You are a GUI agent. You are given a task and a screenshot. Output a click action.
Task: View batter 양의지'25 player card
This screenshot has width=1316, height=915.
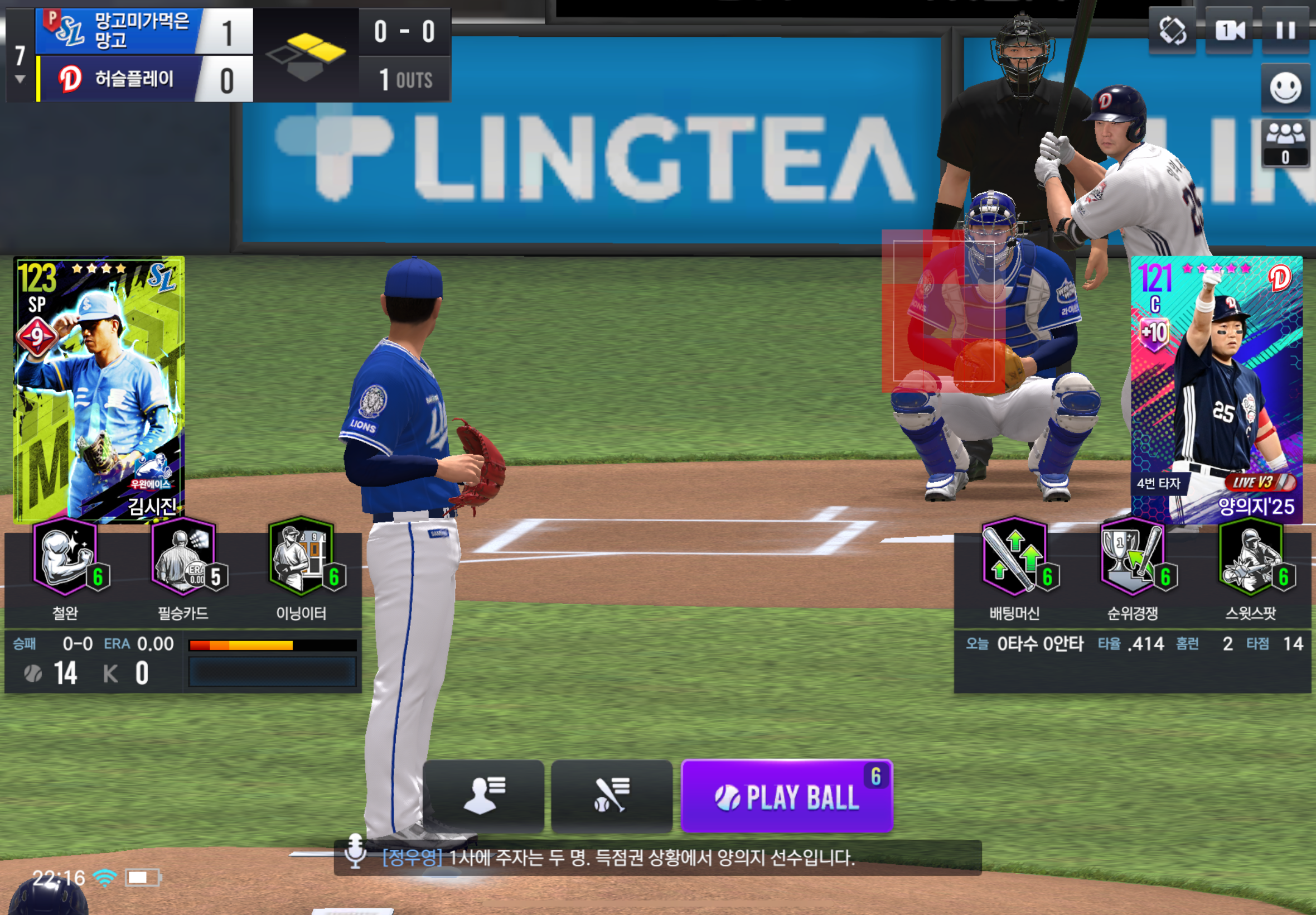point(1216,389)
